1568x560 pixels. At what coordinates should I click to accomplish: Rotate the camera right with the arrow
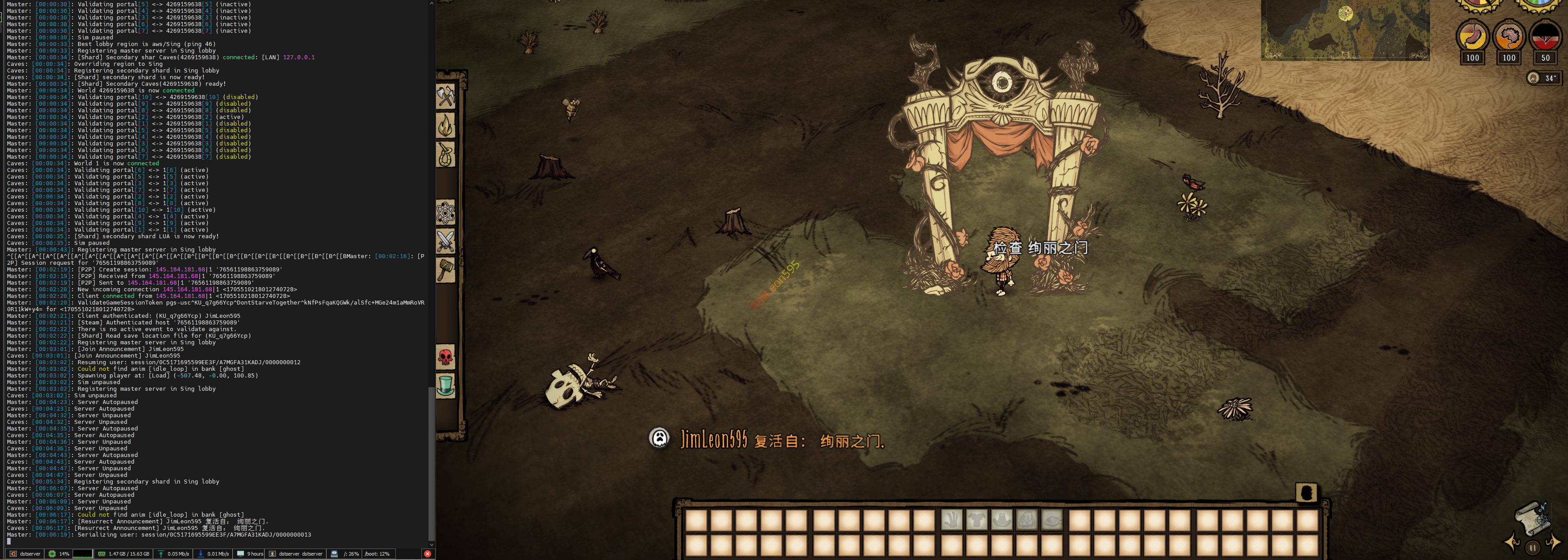(x=1553, y=542)
